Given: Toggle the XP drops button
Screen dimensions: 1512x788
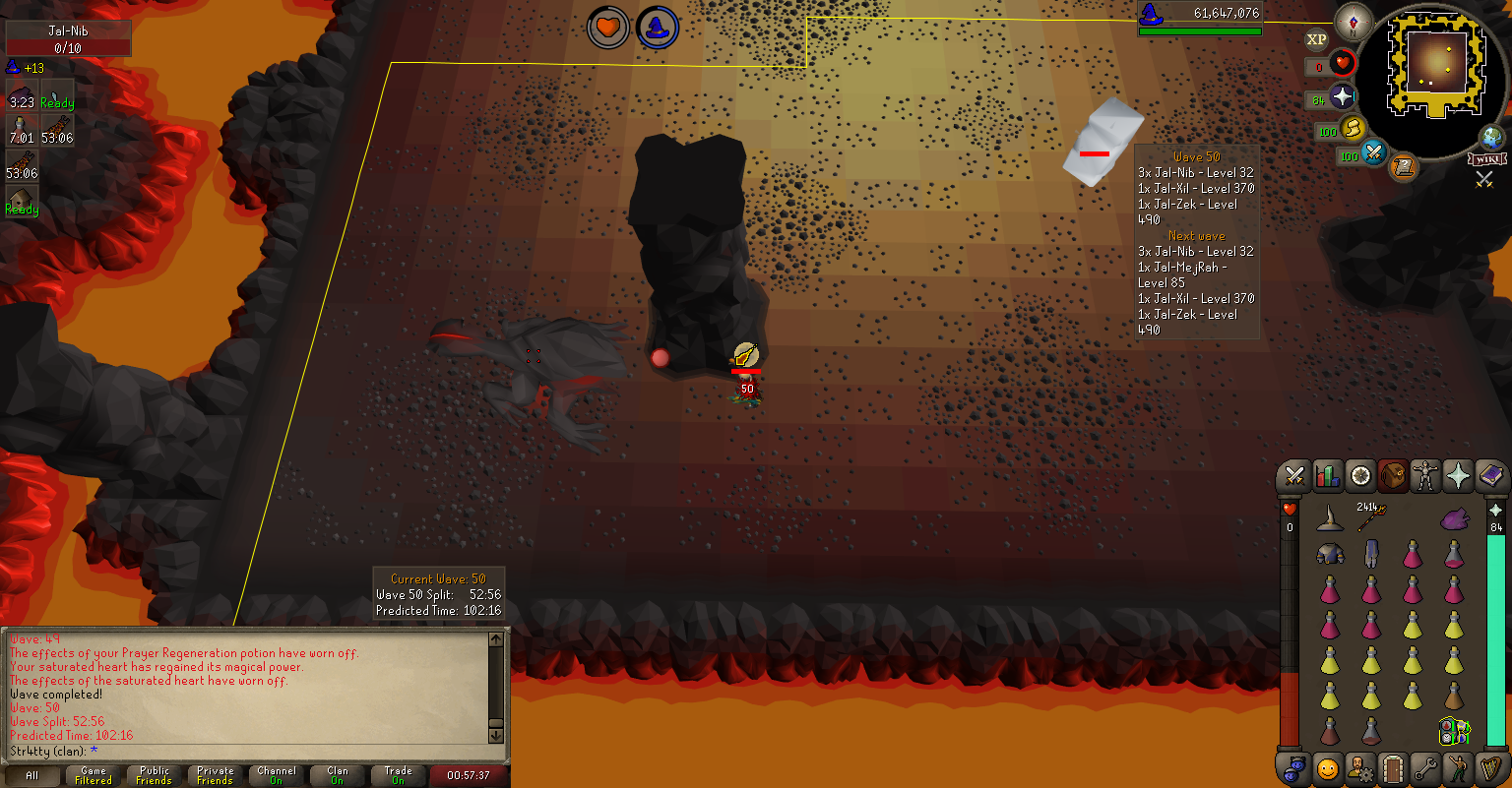Looking at the screenshot, I should (1316, 39).
